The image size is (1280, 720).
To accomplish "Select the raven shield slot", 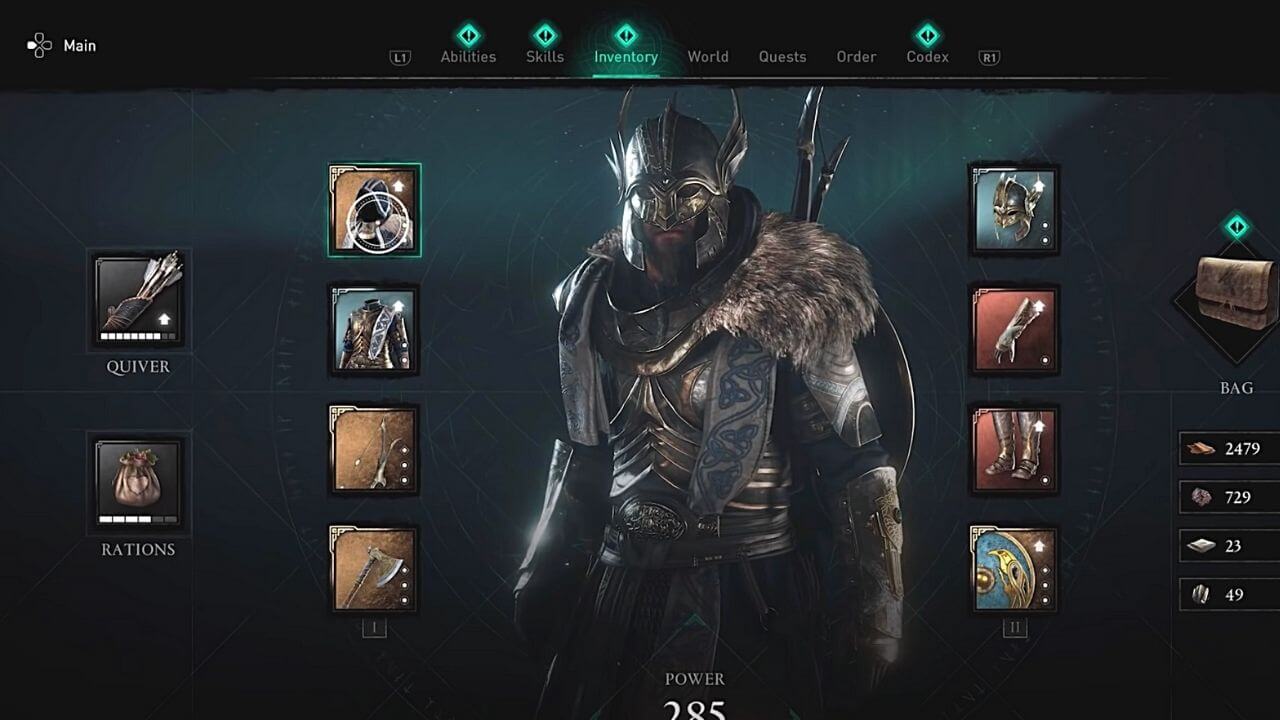I will point(1014,567).
